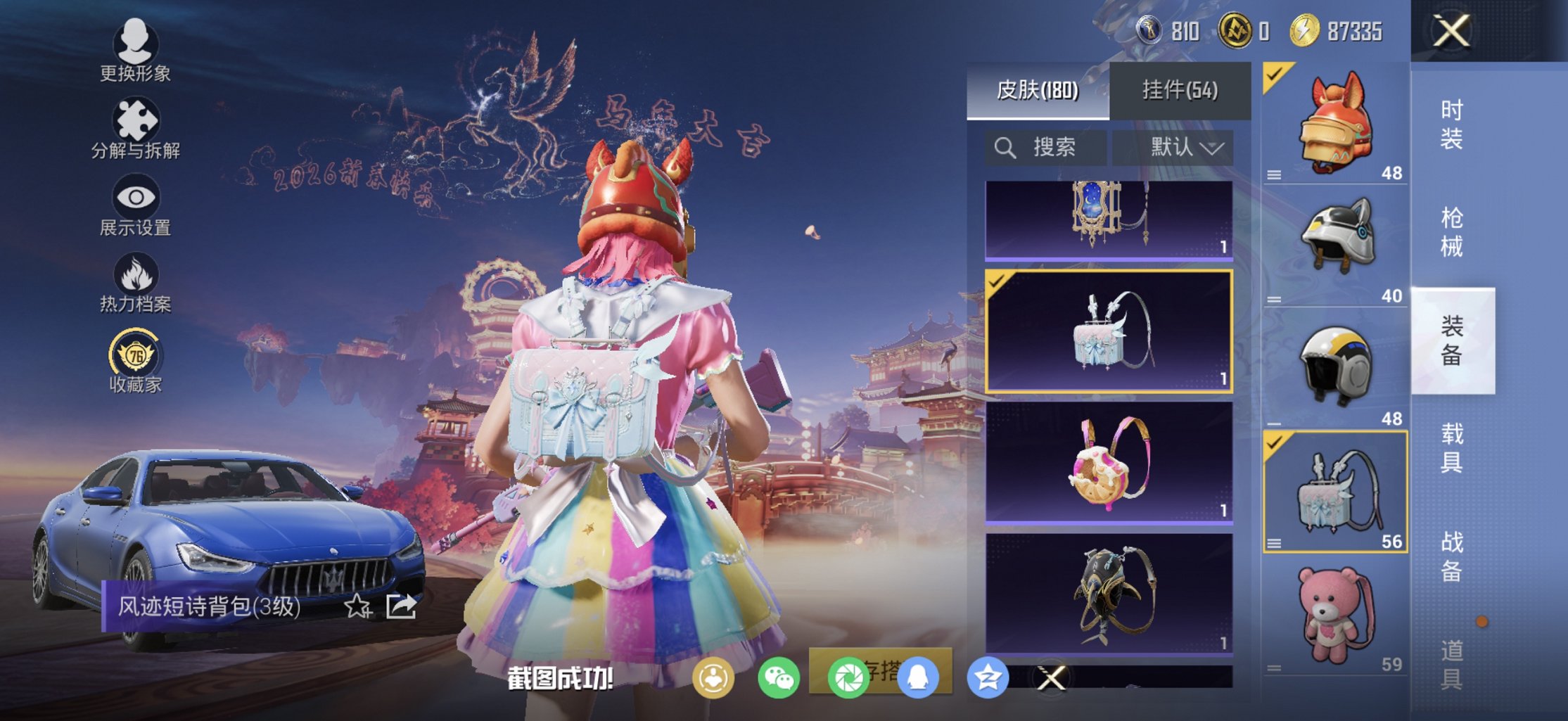Select the donut backpack skin
This screenshot has height=721, width=1568.
(1109, 461)
